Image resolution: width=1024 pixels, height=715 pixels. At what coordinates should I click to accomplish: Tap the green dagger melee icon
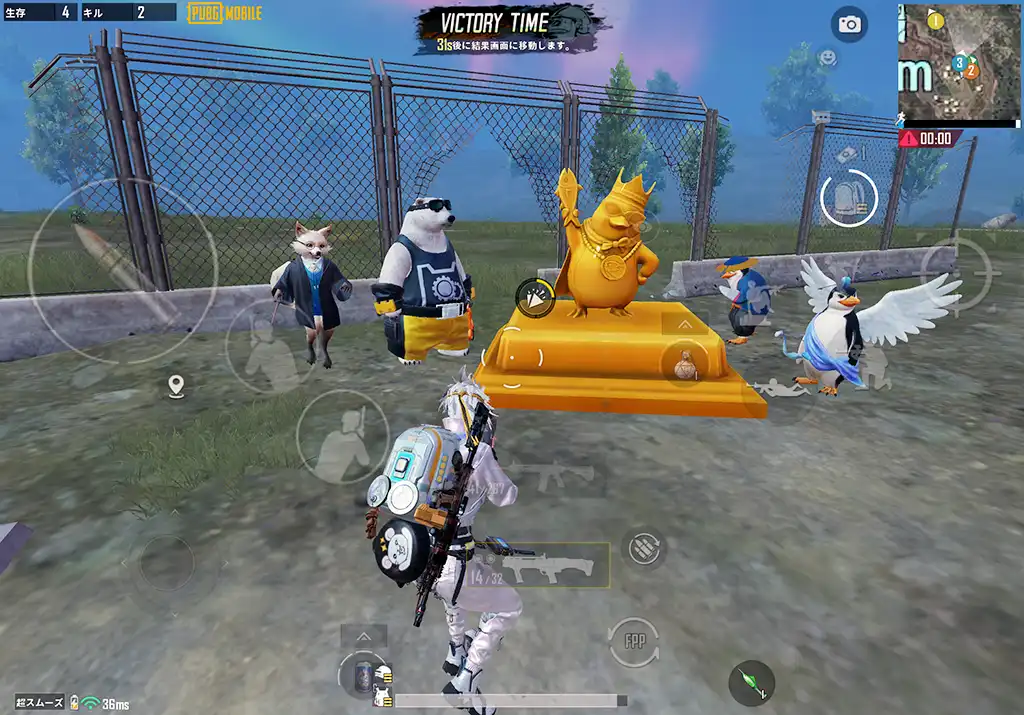[x=751, y=683]
